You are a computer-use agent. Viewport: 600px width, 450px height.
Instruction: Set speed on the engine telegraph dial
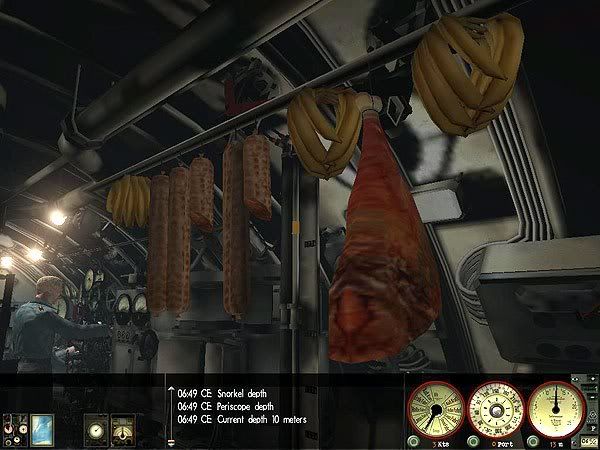tap(436, 408)
